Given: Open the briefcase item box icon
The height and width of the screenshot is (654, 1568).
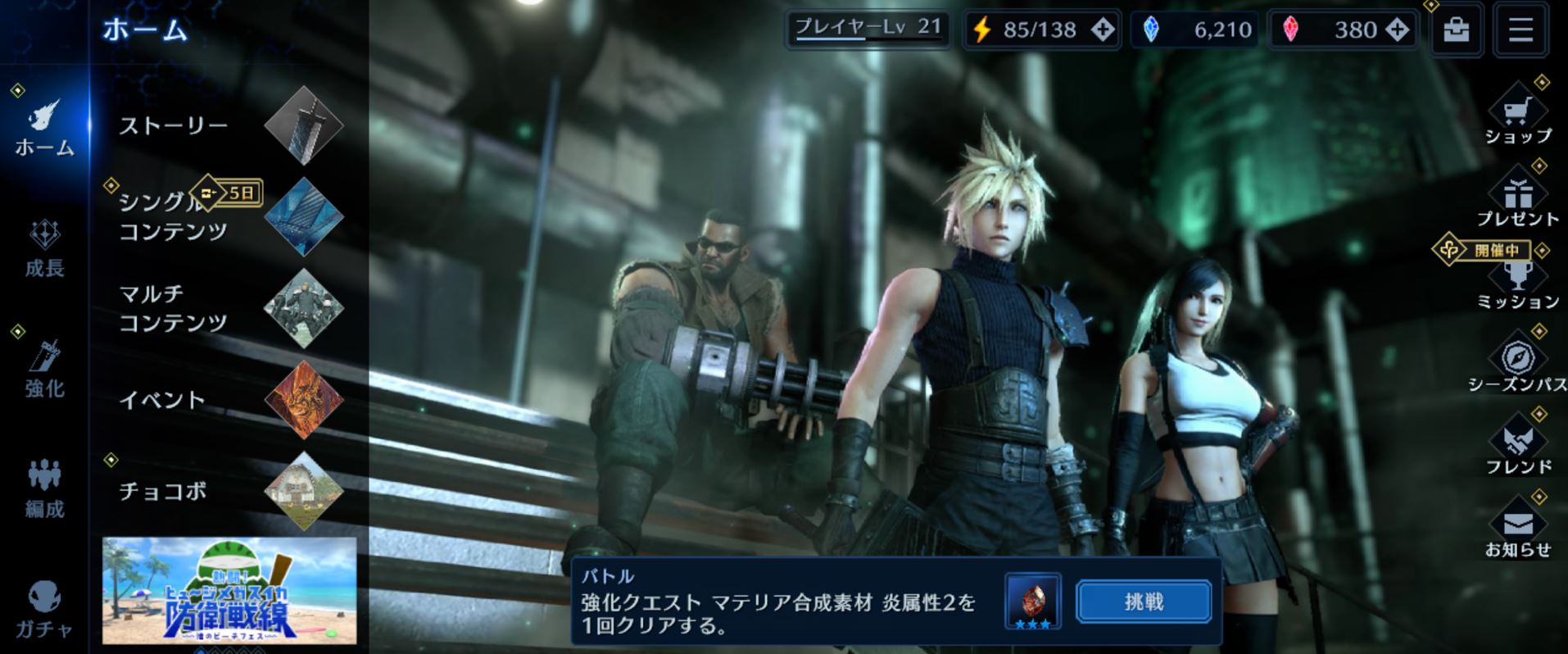Looking at the screenshot, I should [x=1457, y=30].
